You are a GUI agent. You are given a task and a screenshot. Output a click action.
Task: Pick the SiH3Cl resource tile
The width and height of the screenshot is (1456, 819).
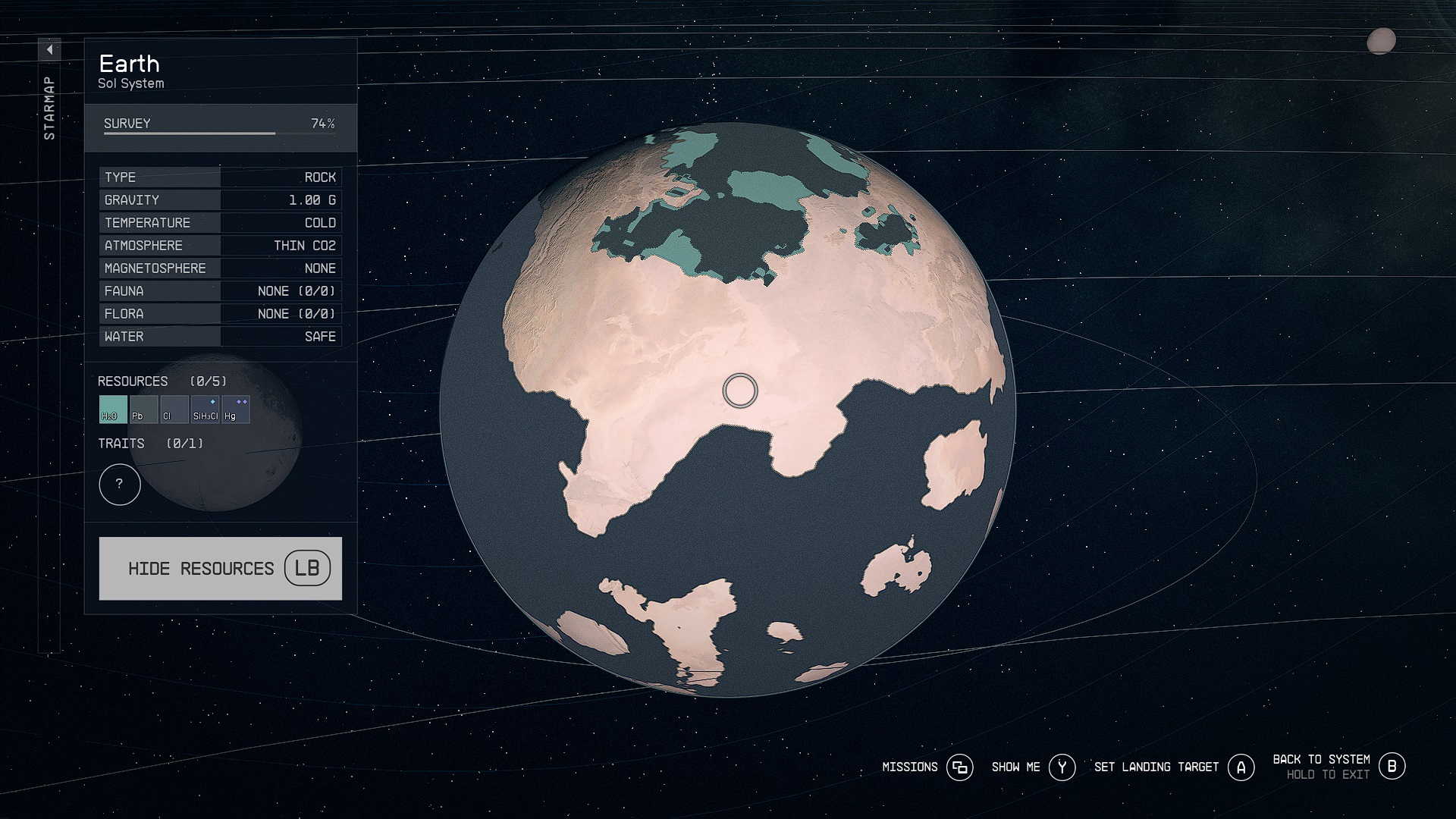tap(205, 409)
